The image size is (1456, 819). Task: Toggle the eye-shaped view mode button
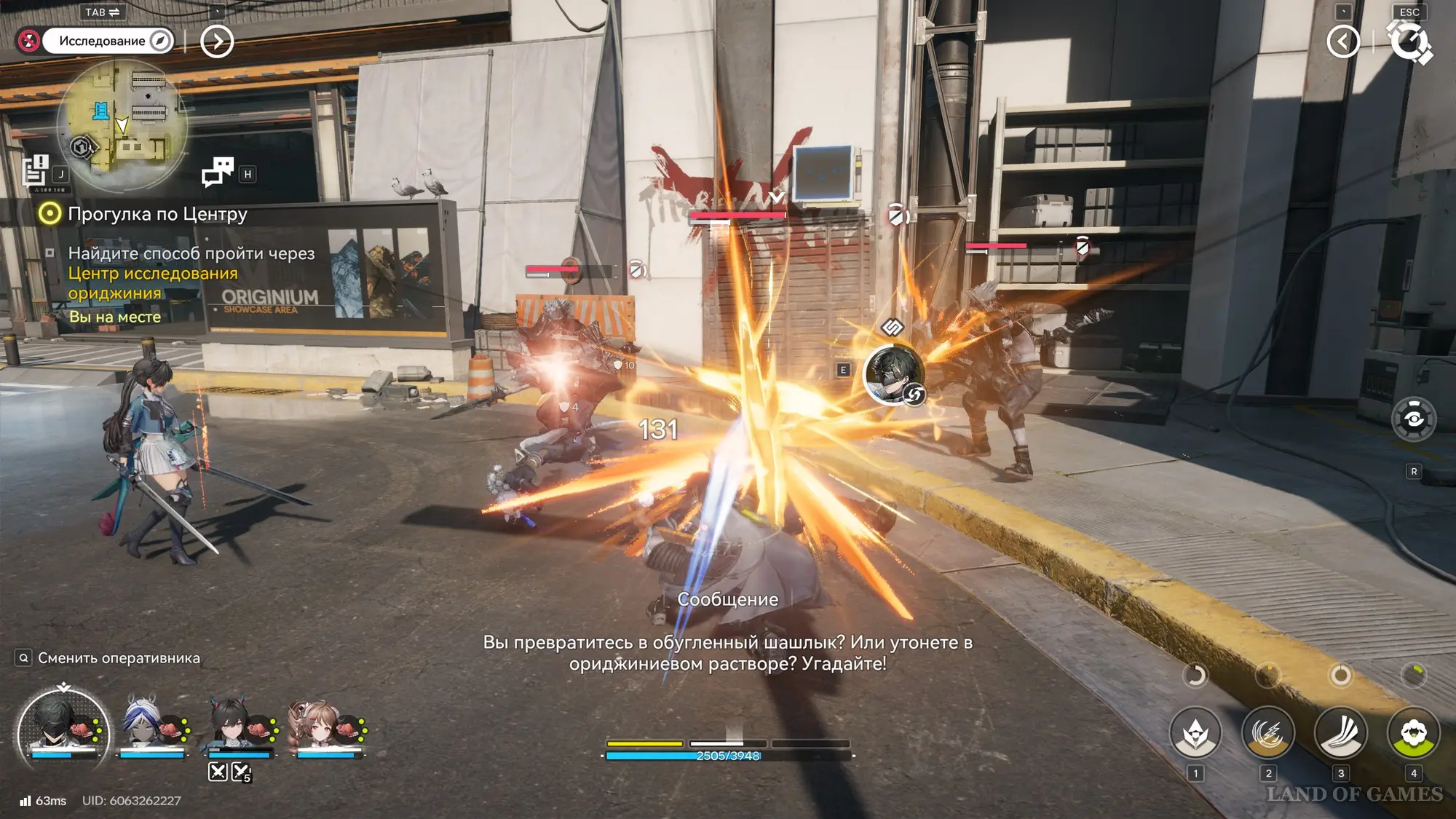tap(1413, 419)
